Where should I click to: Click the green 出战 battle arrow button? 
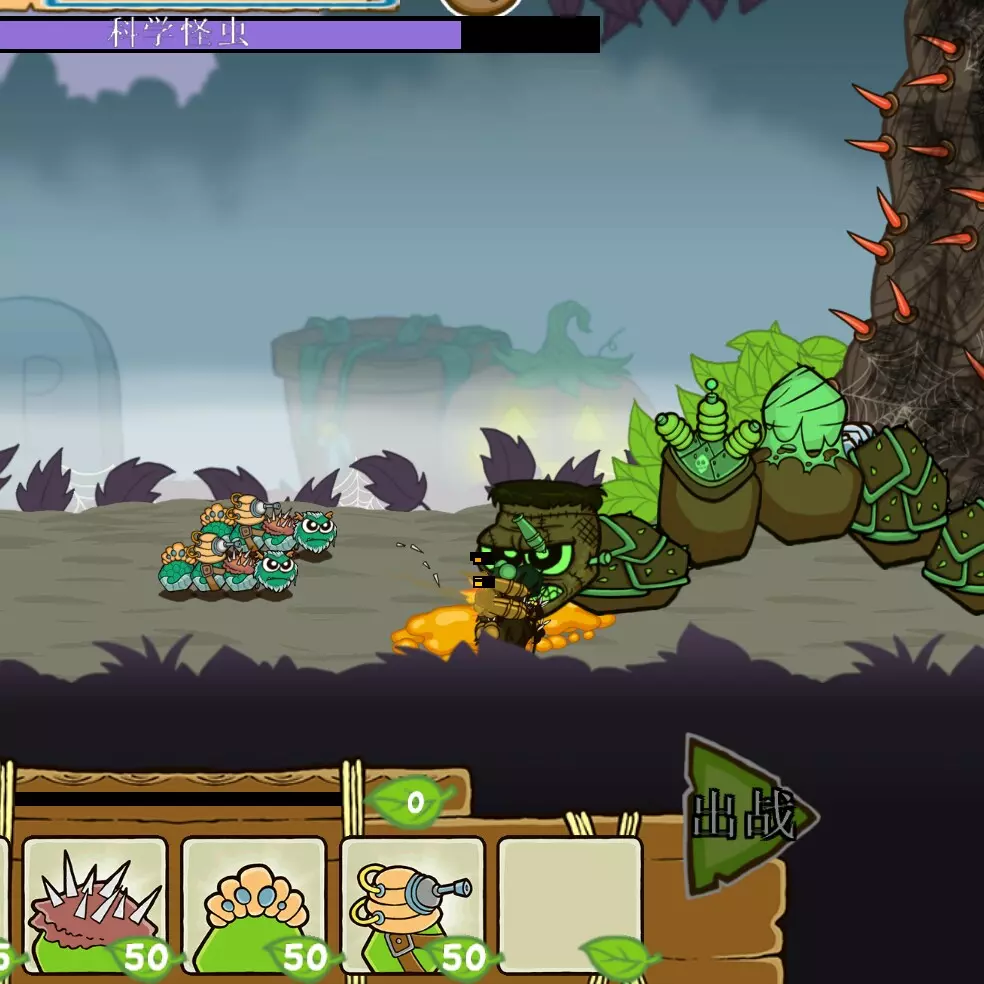point(745,817)
